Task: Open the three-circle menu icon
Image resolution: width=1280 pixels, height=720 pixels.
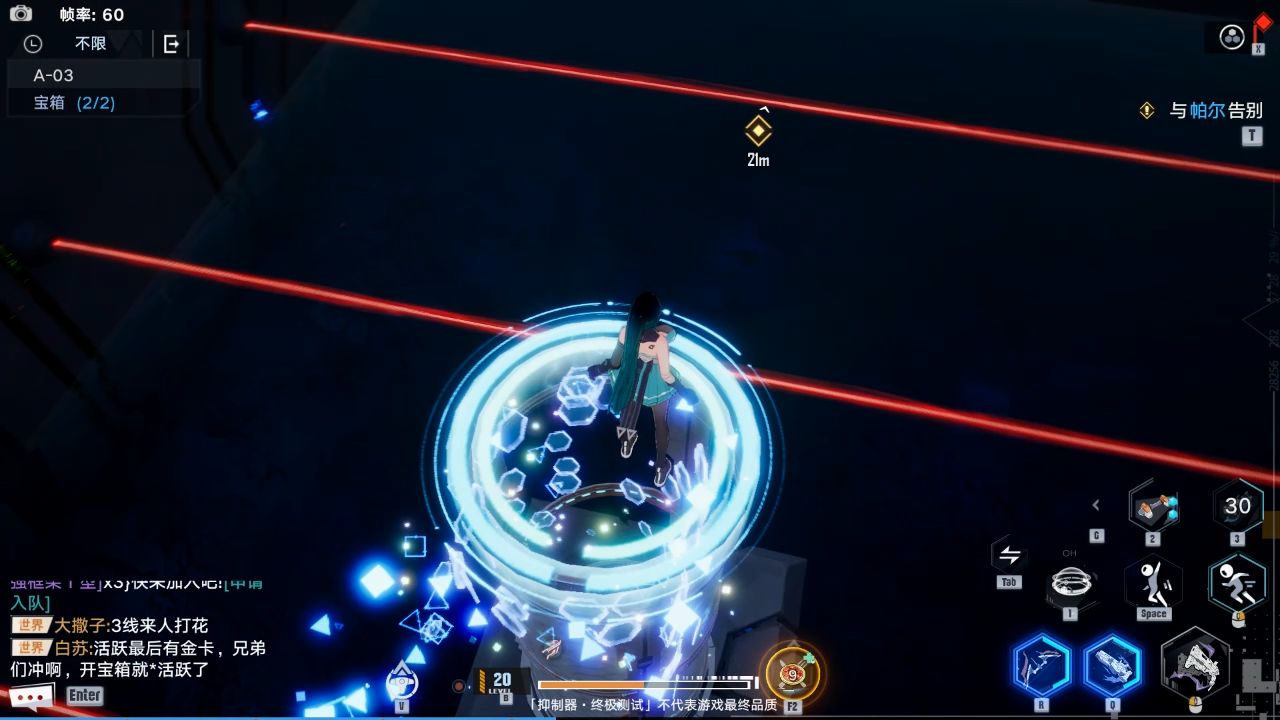Action: (1232, 37)
